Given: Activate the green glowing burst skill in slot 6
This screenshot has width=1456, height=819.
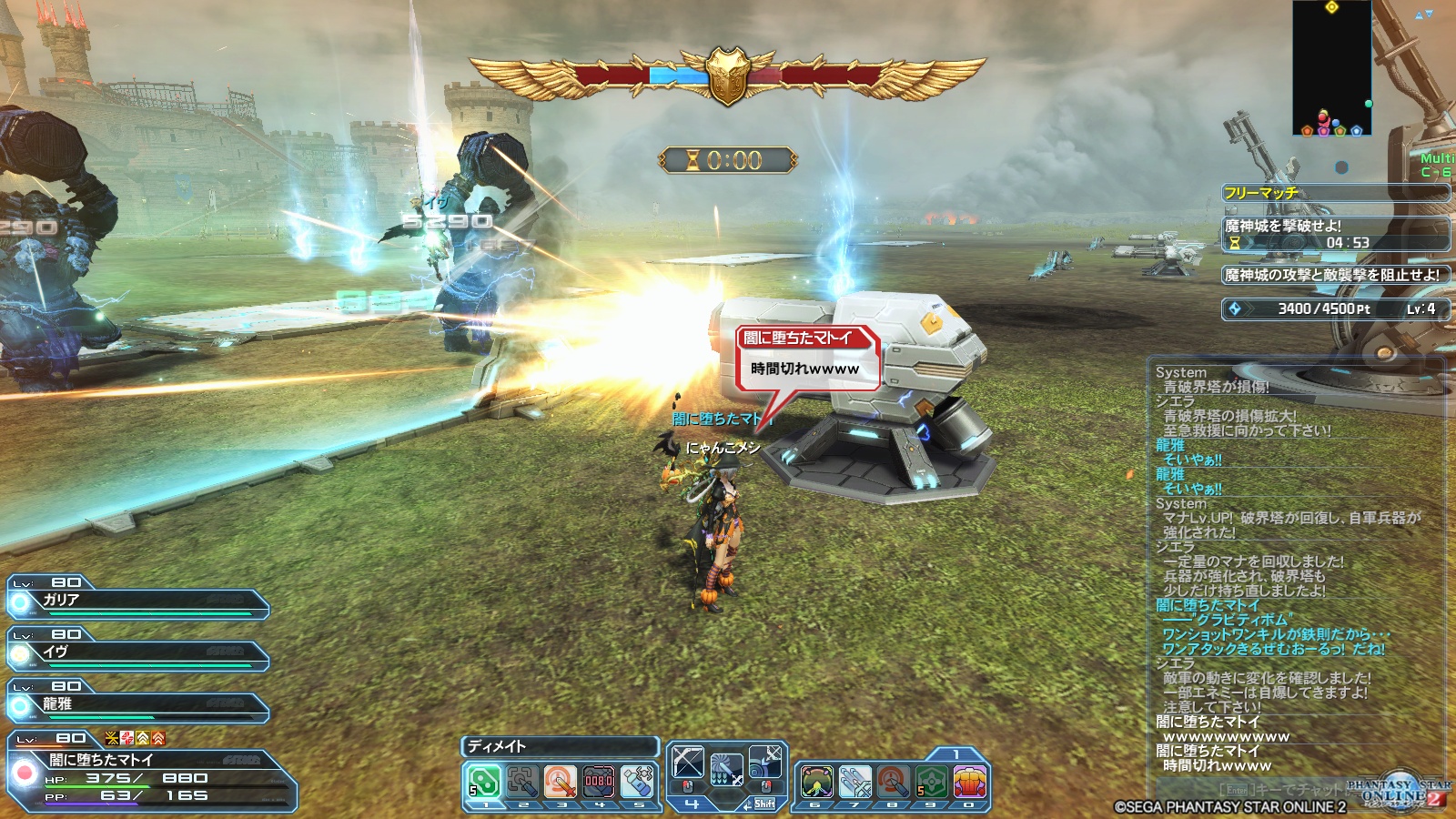Looking at the screenshot, I should 816,781.
